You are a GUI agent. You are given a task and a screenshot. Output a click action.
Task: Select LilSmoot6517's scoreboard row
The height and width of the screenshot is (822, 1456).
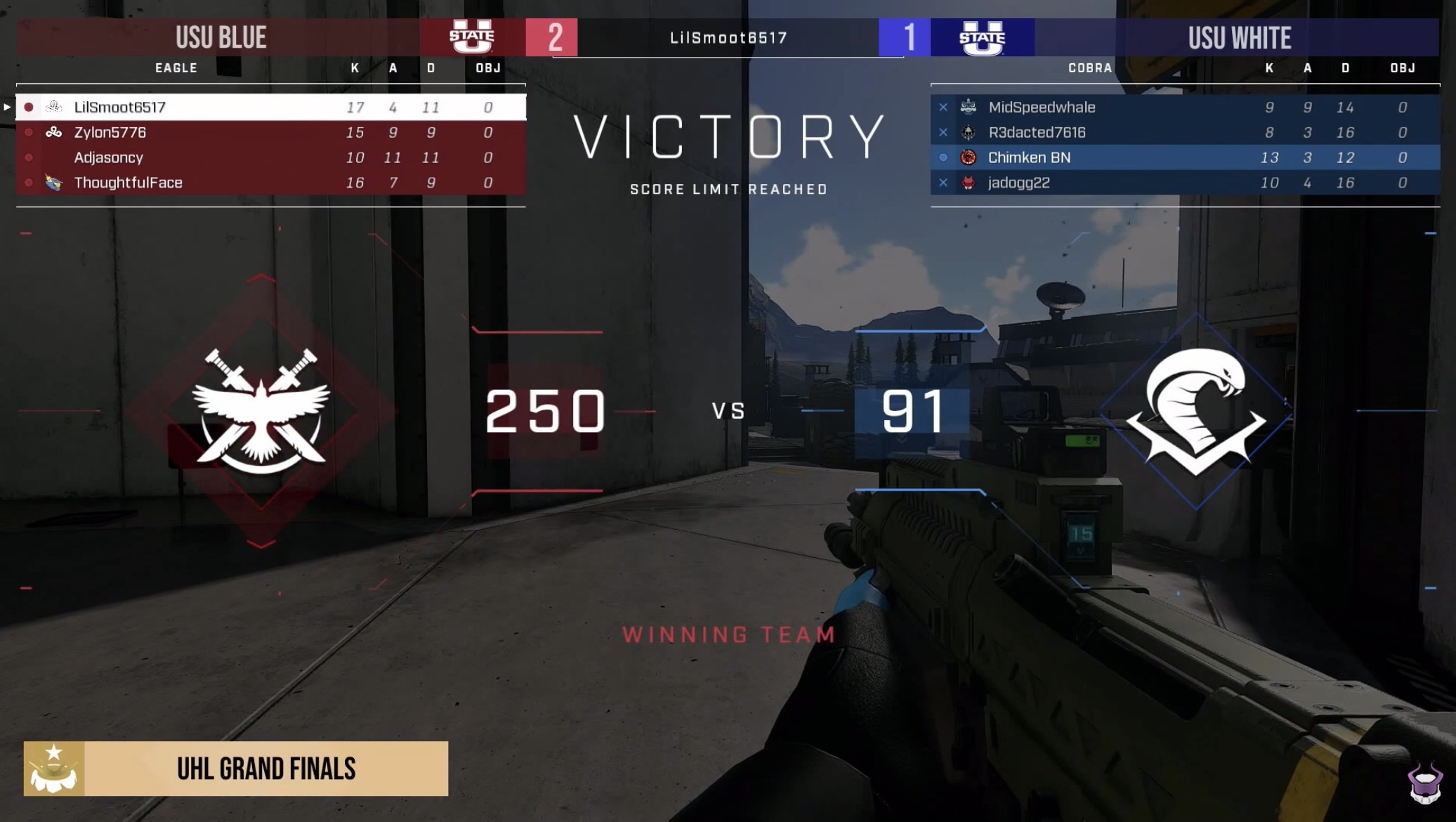pyautogui.click(x=270, y=107)
